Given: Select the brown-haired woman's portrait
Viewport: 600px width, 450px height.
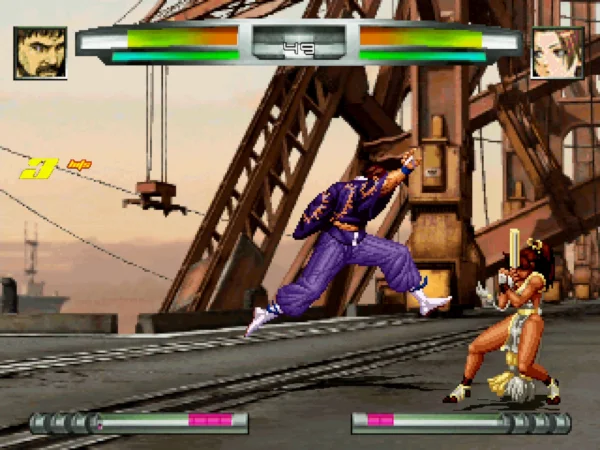Looking at the screenshot, I should (x=557, y=53).
